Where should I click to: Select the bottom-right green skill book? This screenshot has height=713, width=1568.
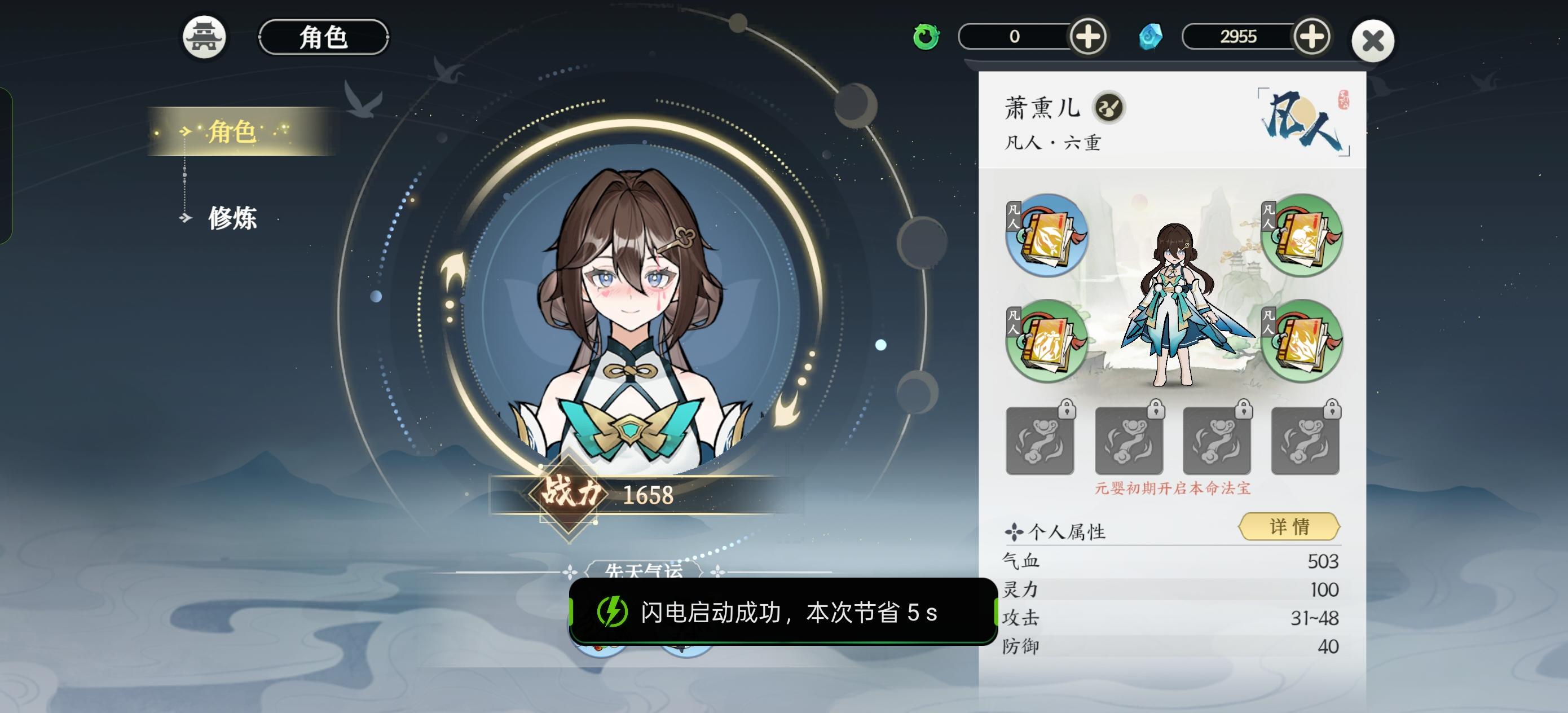[x=1302, y=339]
